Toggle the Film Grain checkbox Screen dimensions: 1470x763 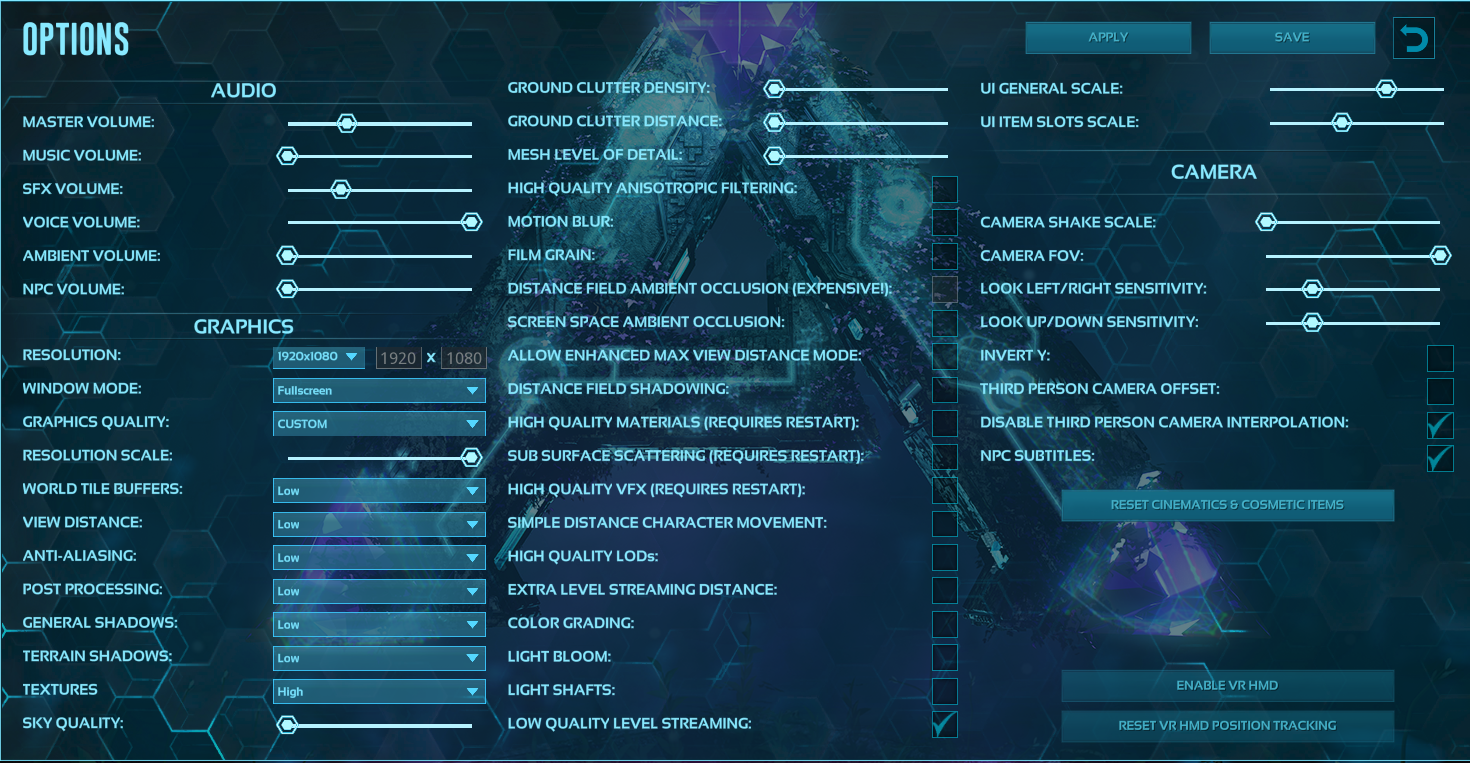tap(944, 255)
